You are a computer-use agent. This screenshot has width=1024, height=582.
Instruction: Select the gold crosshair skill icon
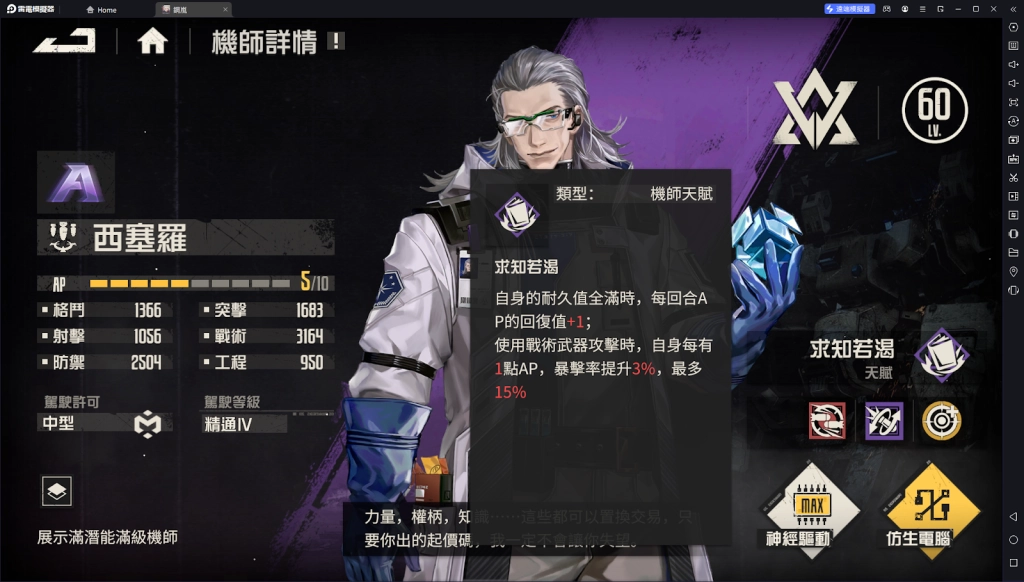pos(941,421)
